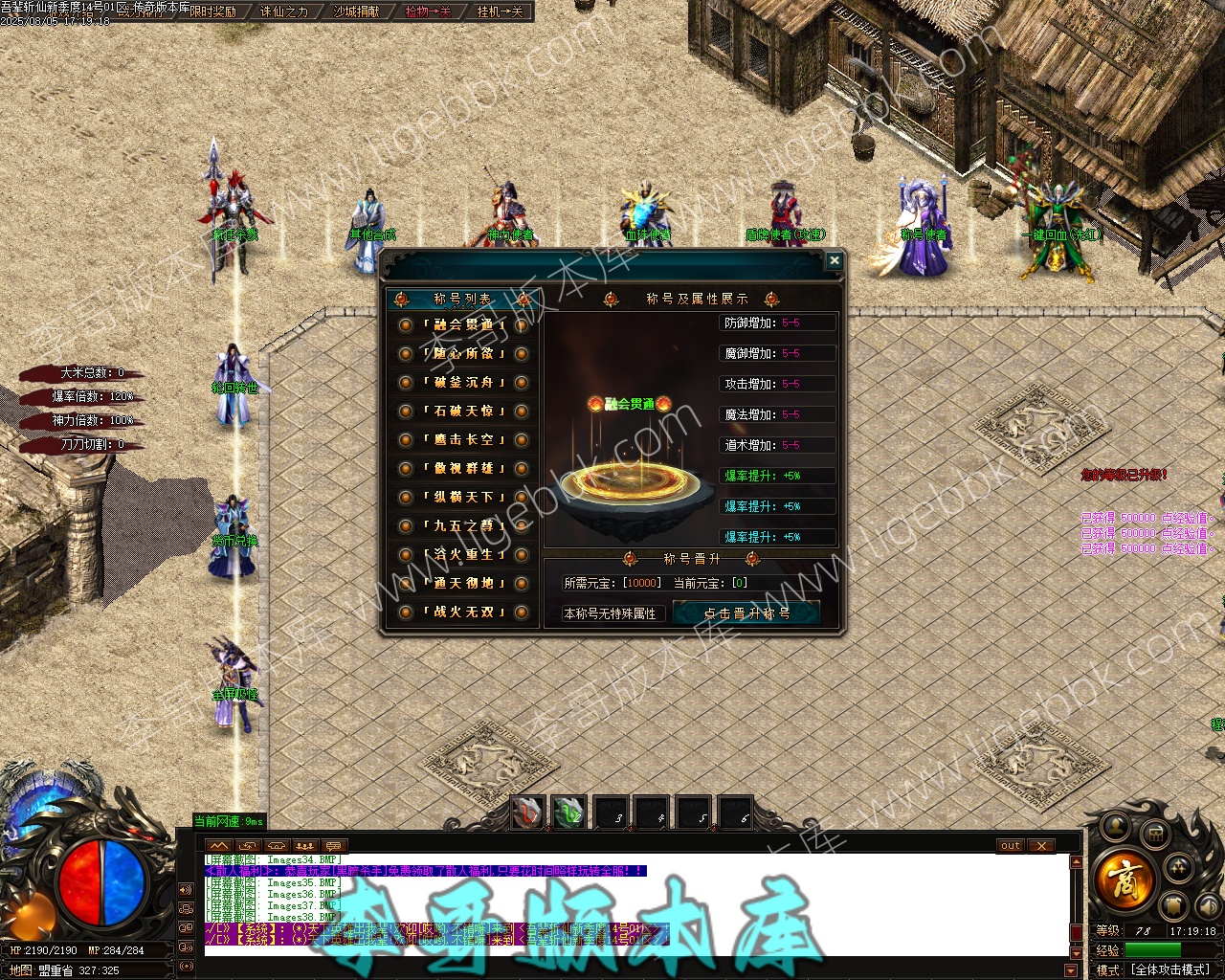1225x980 pixels.
Task: Select the 战火无双 title entry
Action: click(464, 612)
